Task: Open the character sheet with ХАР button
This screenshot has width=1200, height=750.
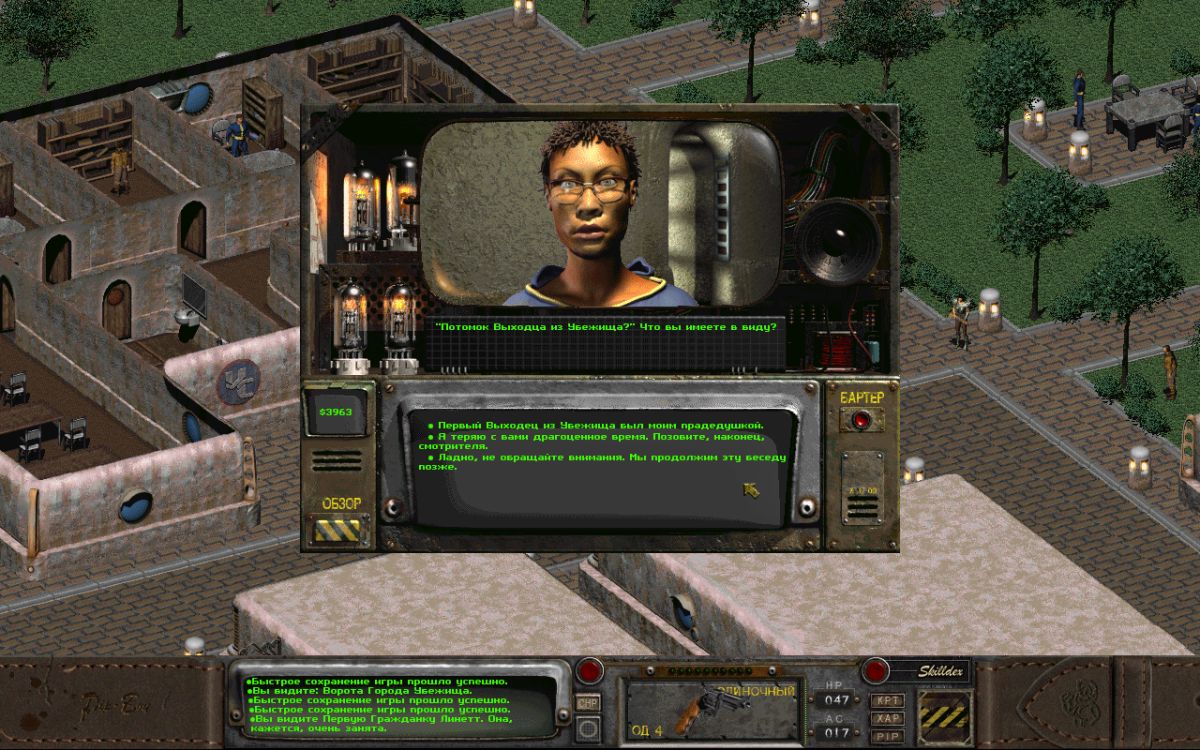Action: coord(887,717)
